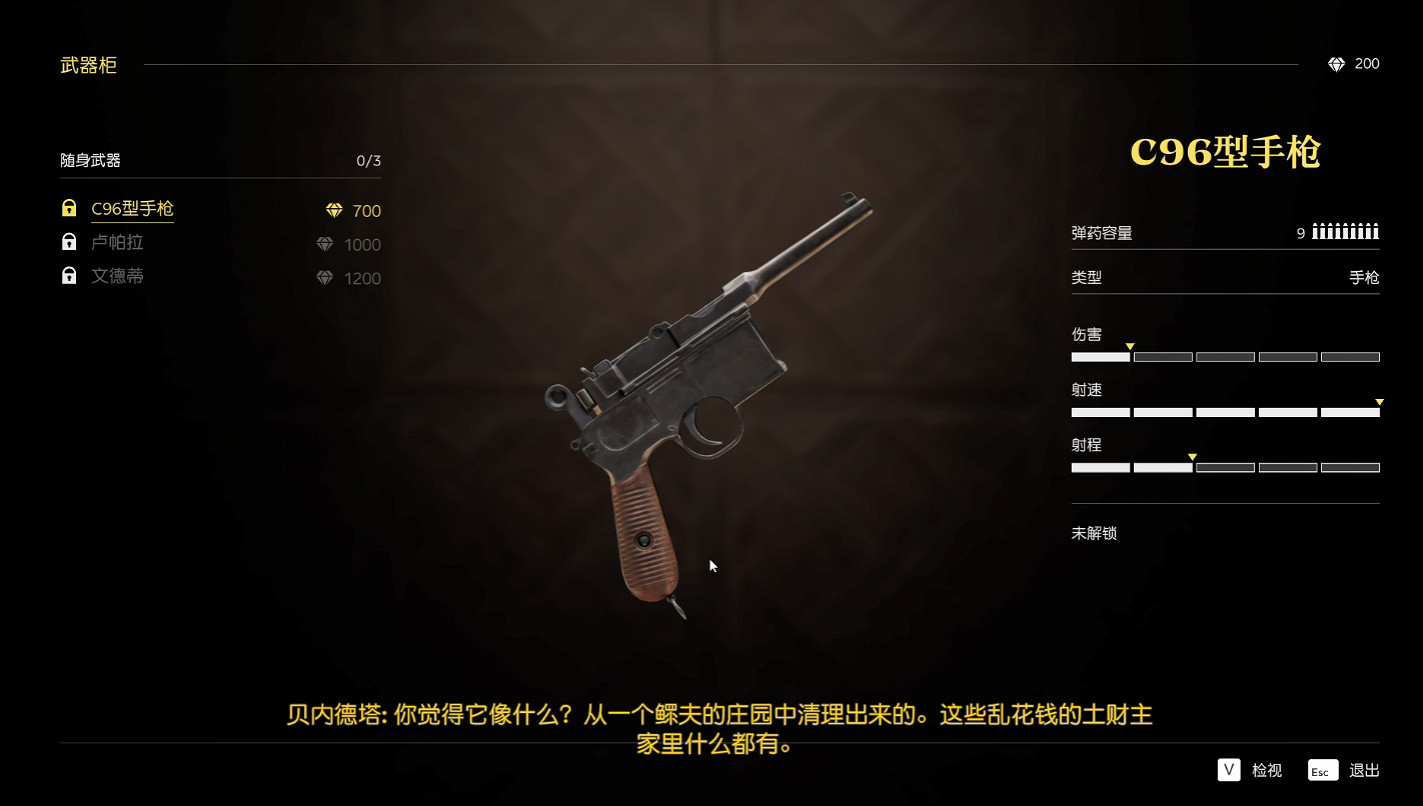Click the diamond currency icon showing 200
Screen dimensions: 1423x806
coord(1337,63)
